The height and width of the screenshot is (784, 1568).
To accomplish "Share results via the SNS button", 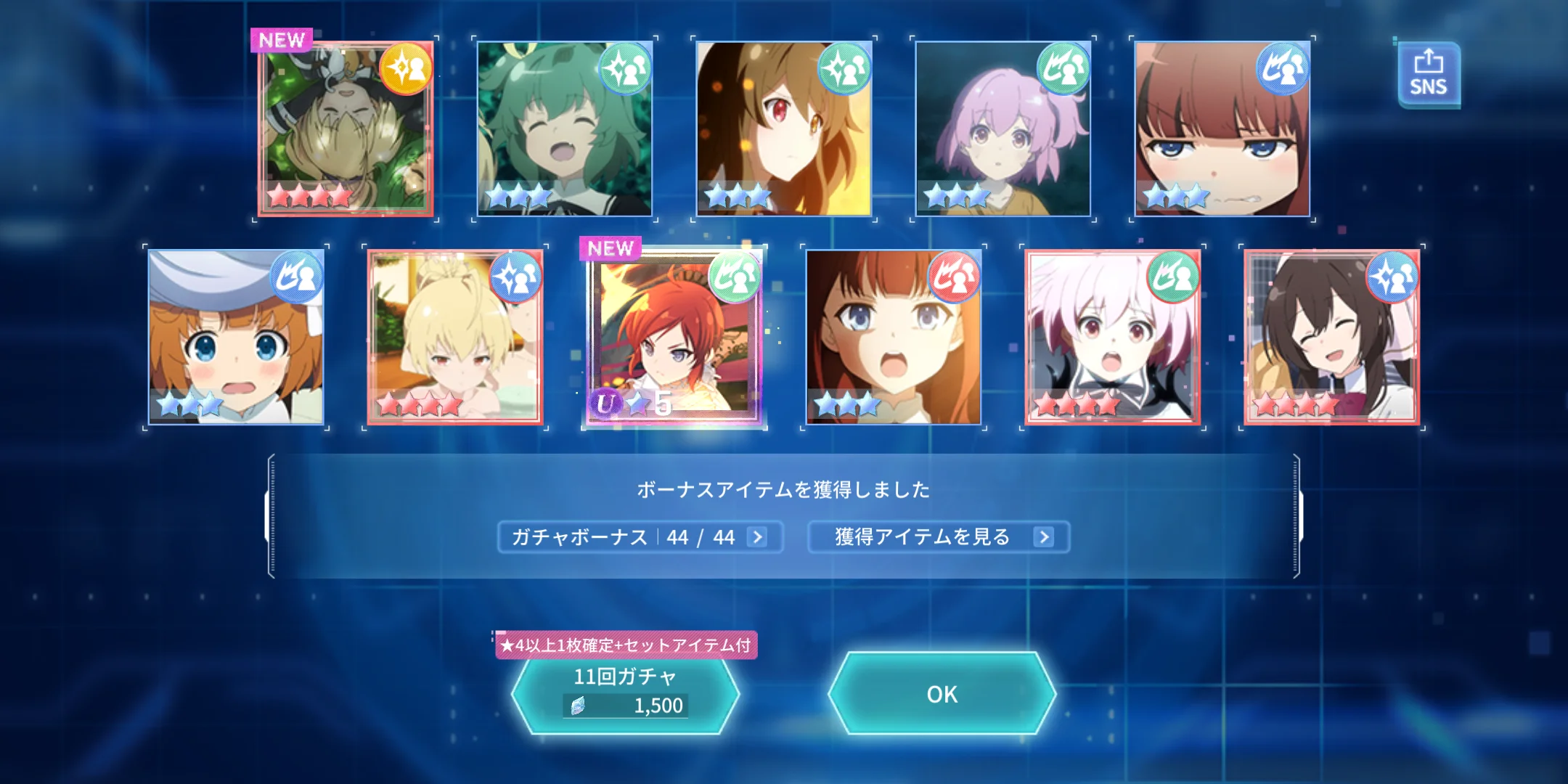I will point(1428,75).
